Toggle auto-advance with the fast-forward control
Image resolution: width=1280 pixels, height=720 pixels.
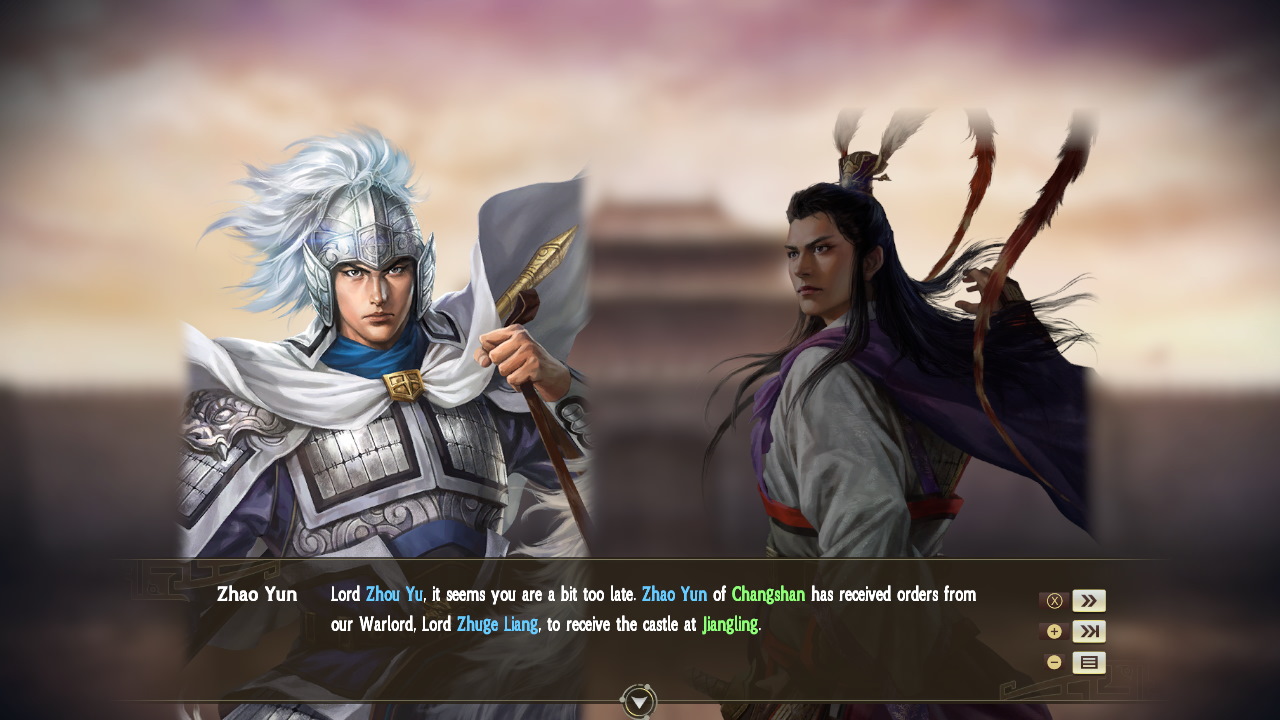click(1091, 600)
